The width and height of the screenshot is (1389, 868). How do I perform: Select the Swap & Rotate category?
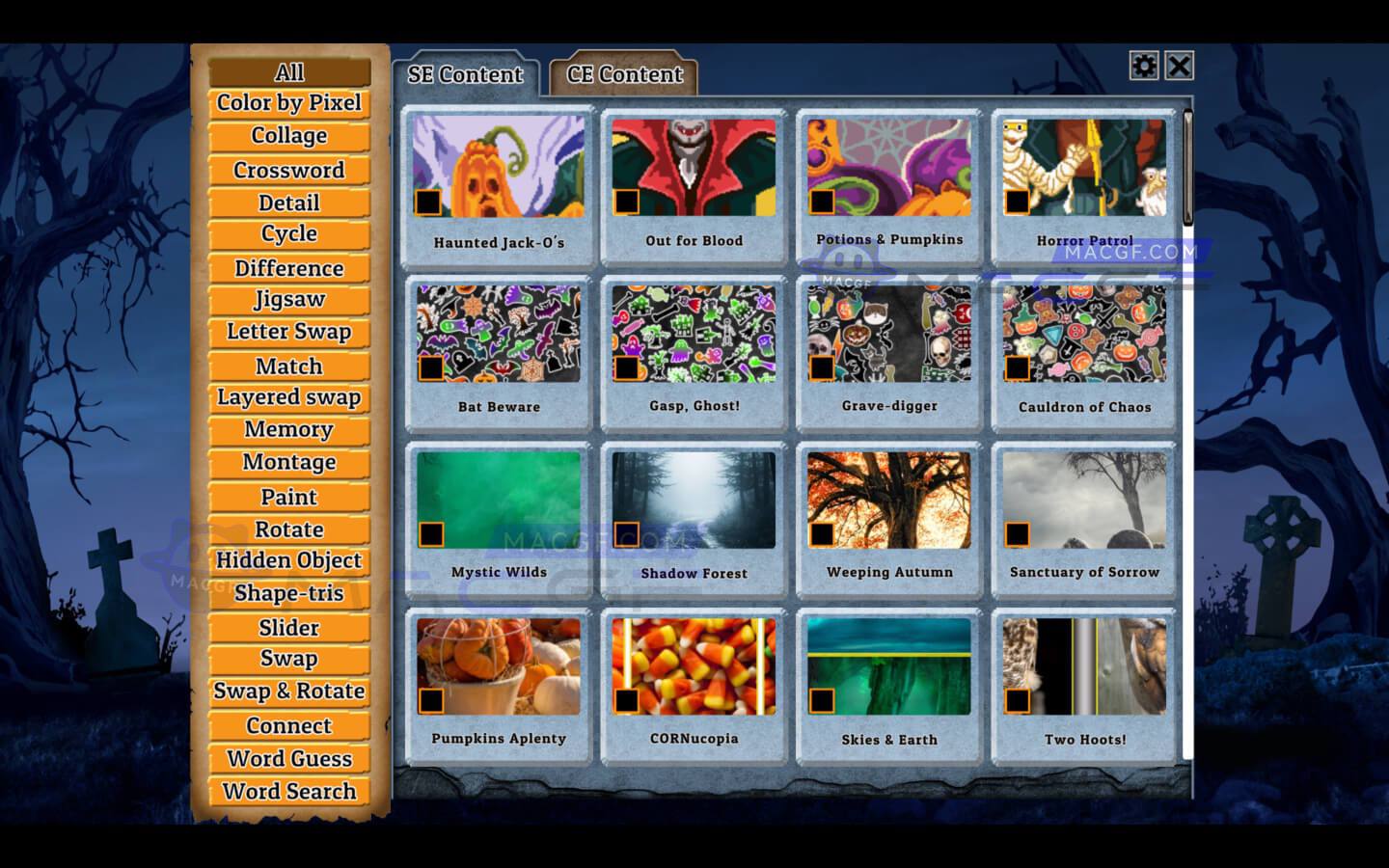pyautogui.click(x=288, y=692)
